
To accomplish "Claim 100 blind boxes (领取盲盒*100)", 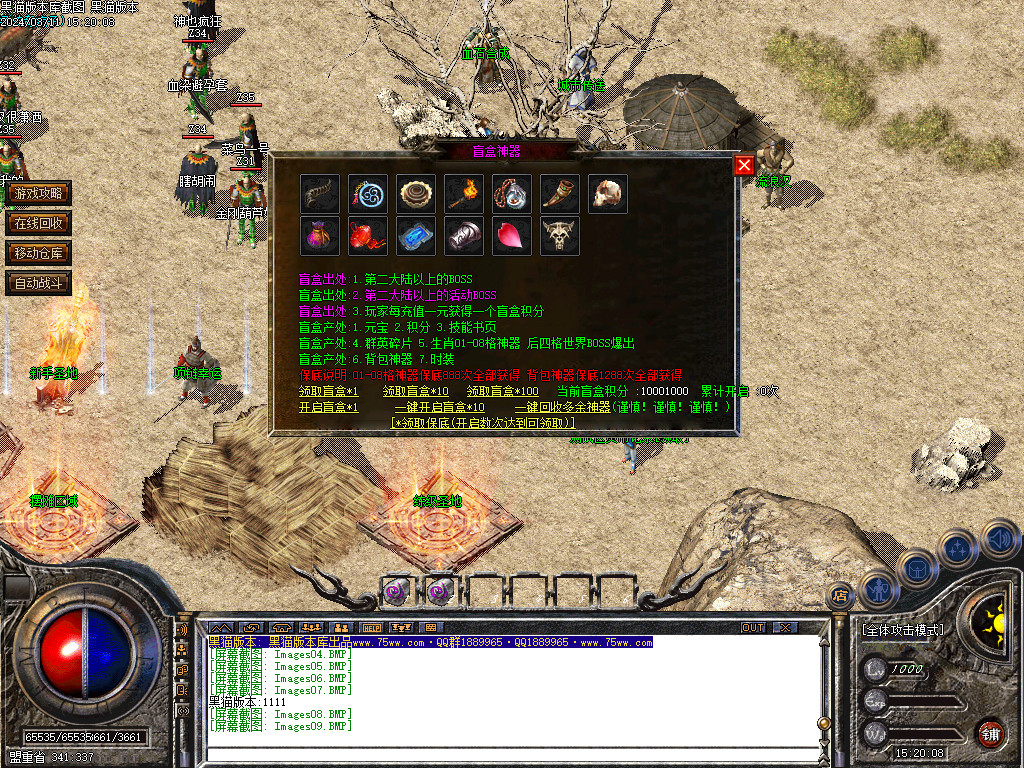I will tap(502, 391).
